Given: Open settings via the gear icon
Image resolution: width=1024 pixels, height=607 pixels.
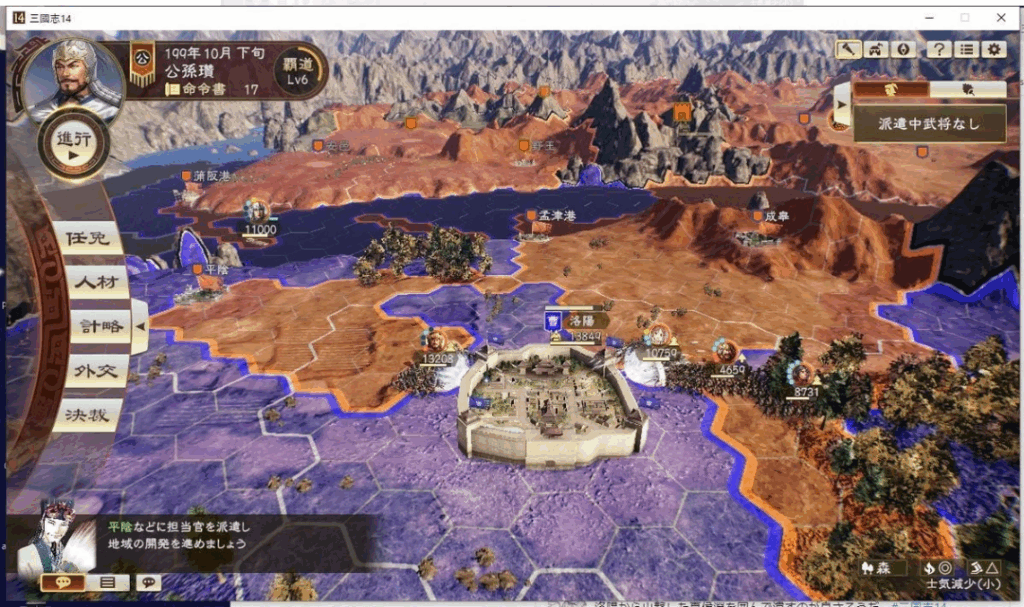Looking at the screenshot, I should [993, 48].
